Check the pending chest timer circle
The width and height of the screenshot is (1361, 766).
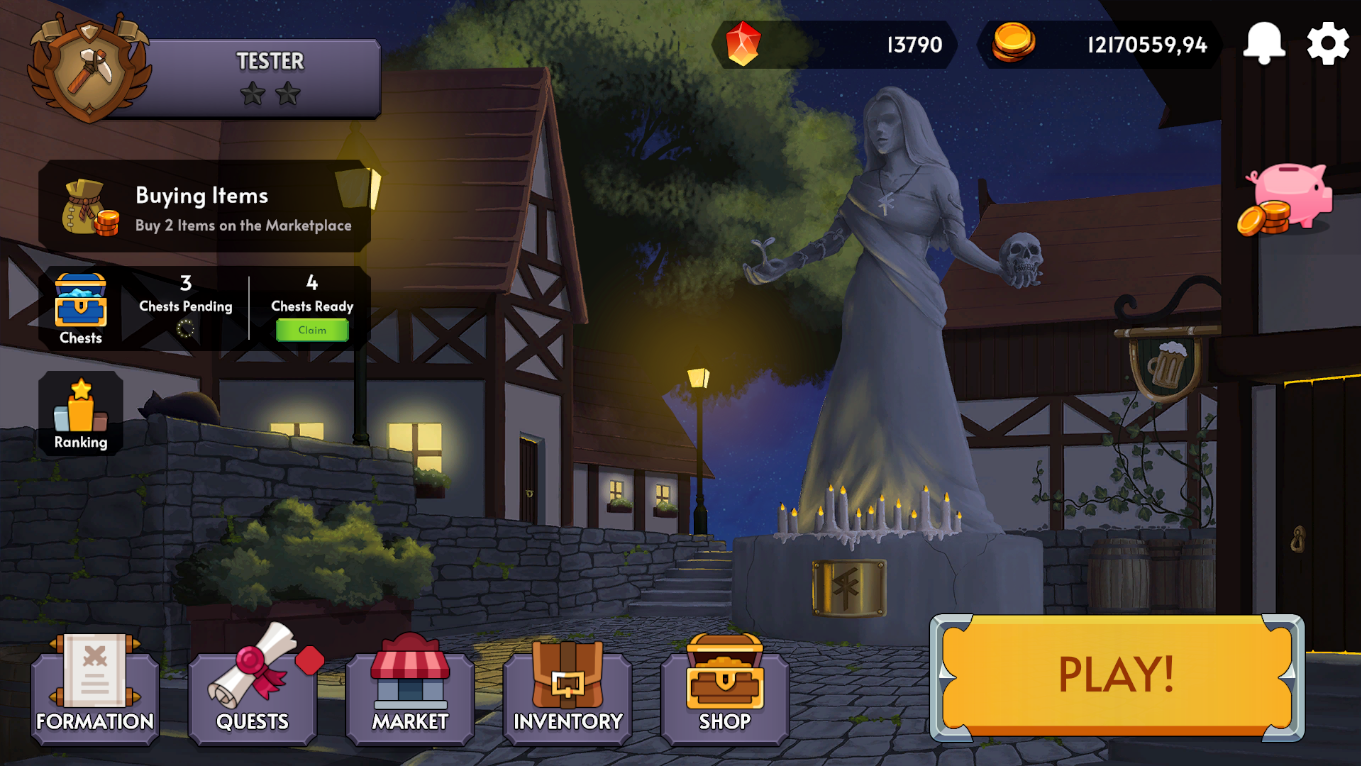(x=186, y=330)
